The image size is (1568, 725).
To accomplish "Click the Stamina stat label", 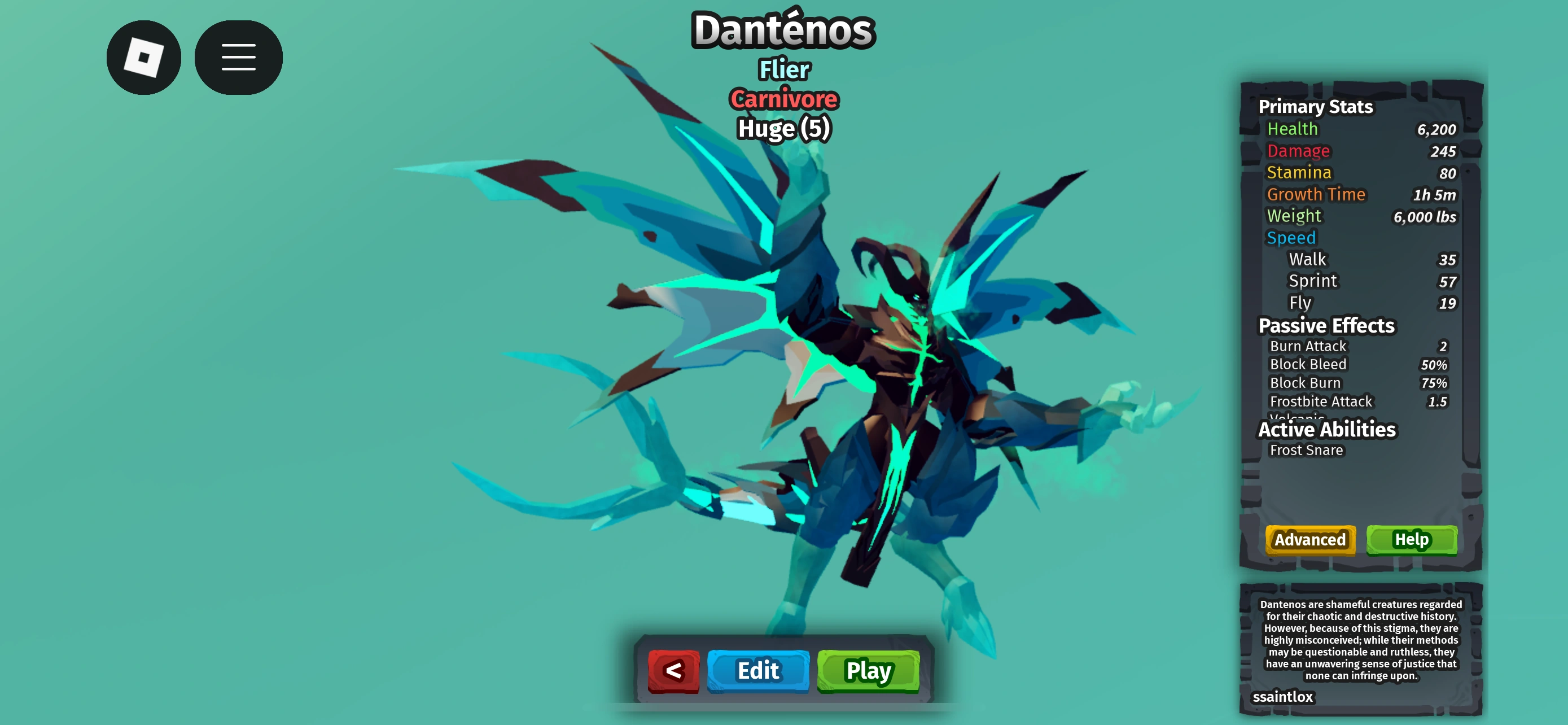I will 1298,172.
